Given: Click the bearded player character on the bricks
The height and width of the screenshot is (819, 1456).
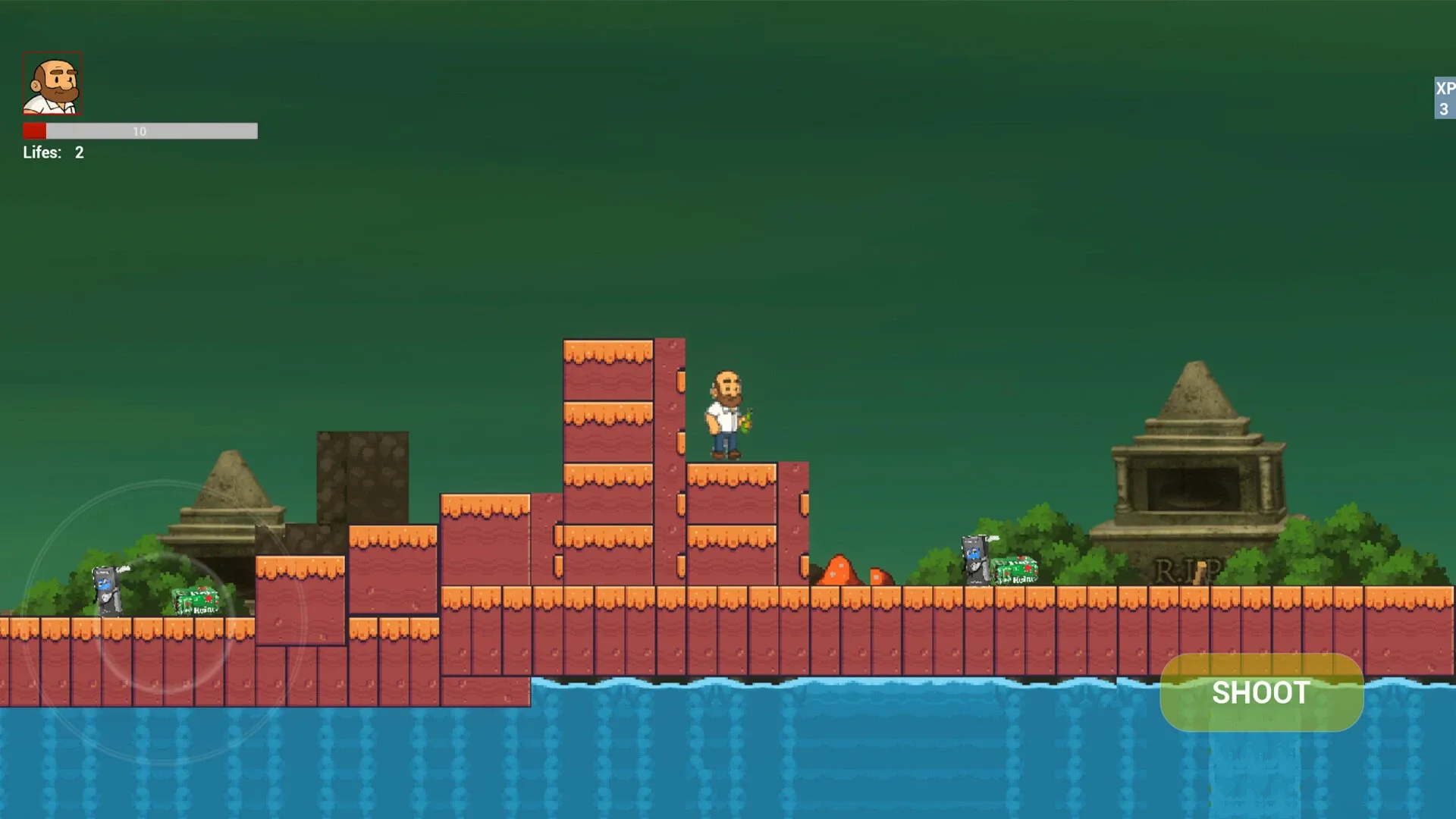Looking at the screenshot, I should click(726, 409).
